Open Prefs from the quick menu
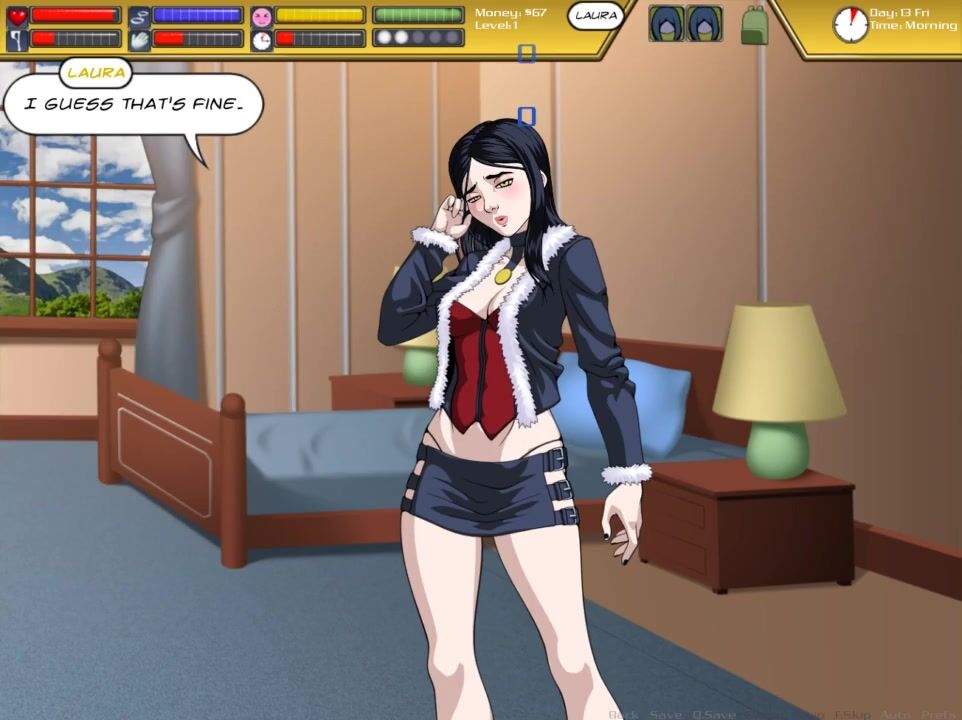The height and width of the screenshot is (720, 962). (x=938, y=714)
